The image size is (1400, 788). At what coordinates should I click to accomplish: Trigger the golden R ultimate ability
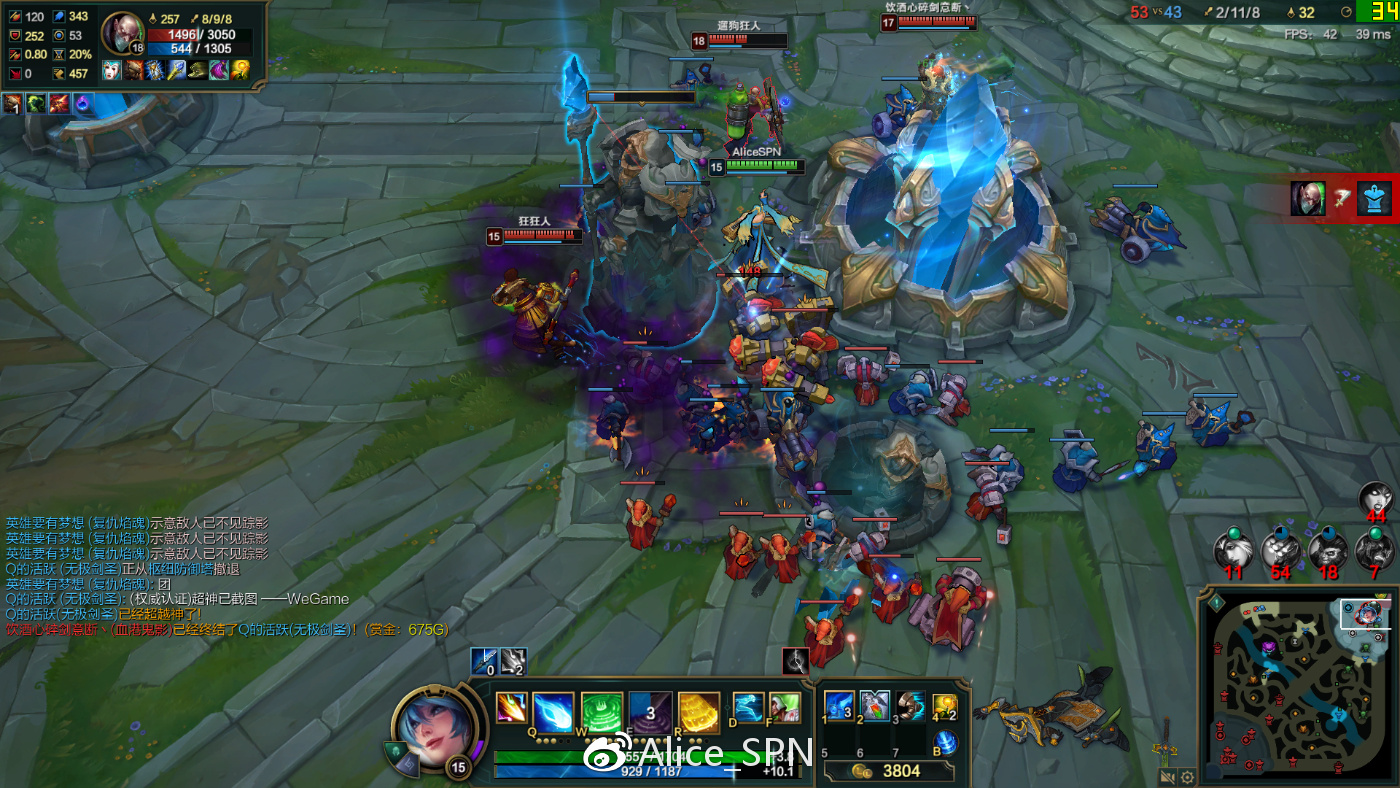[699, 711]
